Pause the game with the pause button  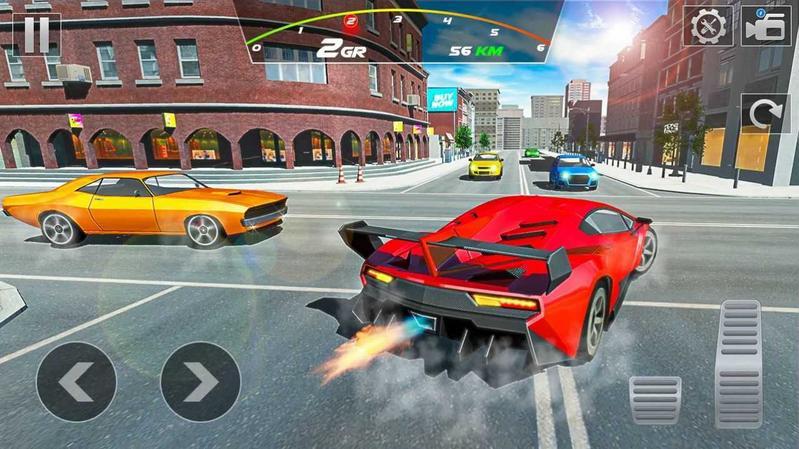pos(36,33)
